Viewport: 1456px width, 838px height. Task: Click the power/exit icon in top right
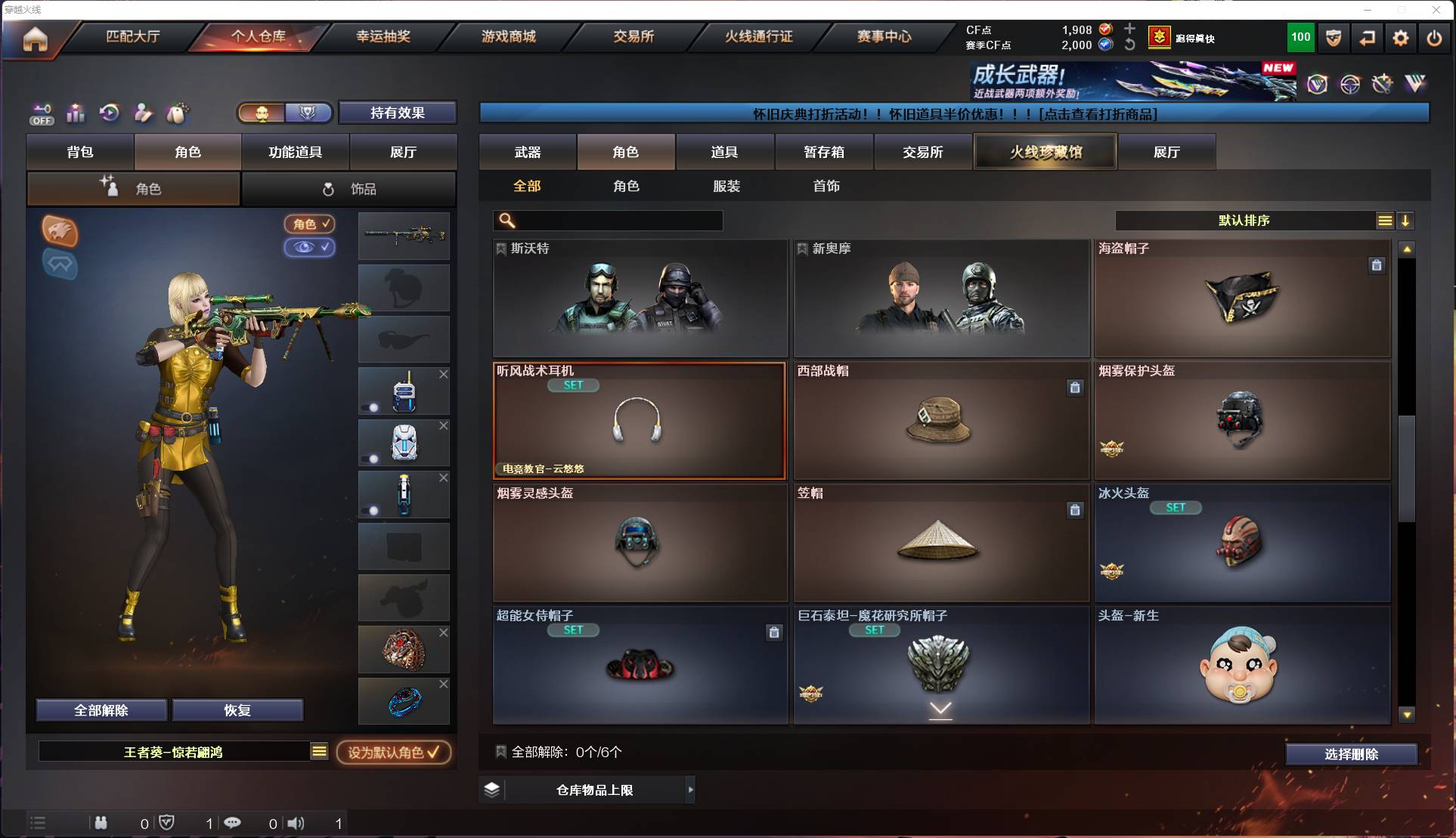[x=1433, y=38]
